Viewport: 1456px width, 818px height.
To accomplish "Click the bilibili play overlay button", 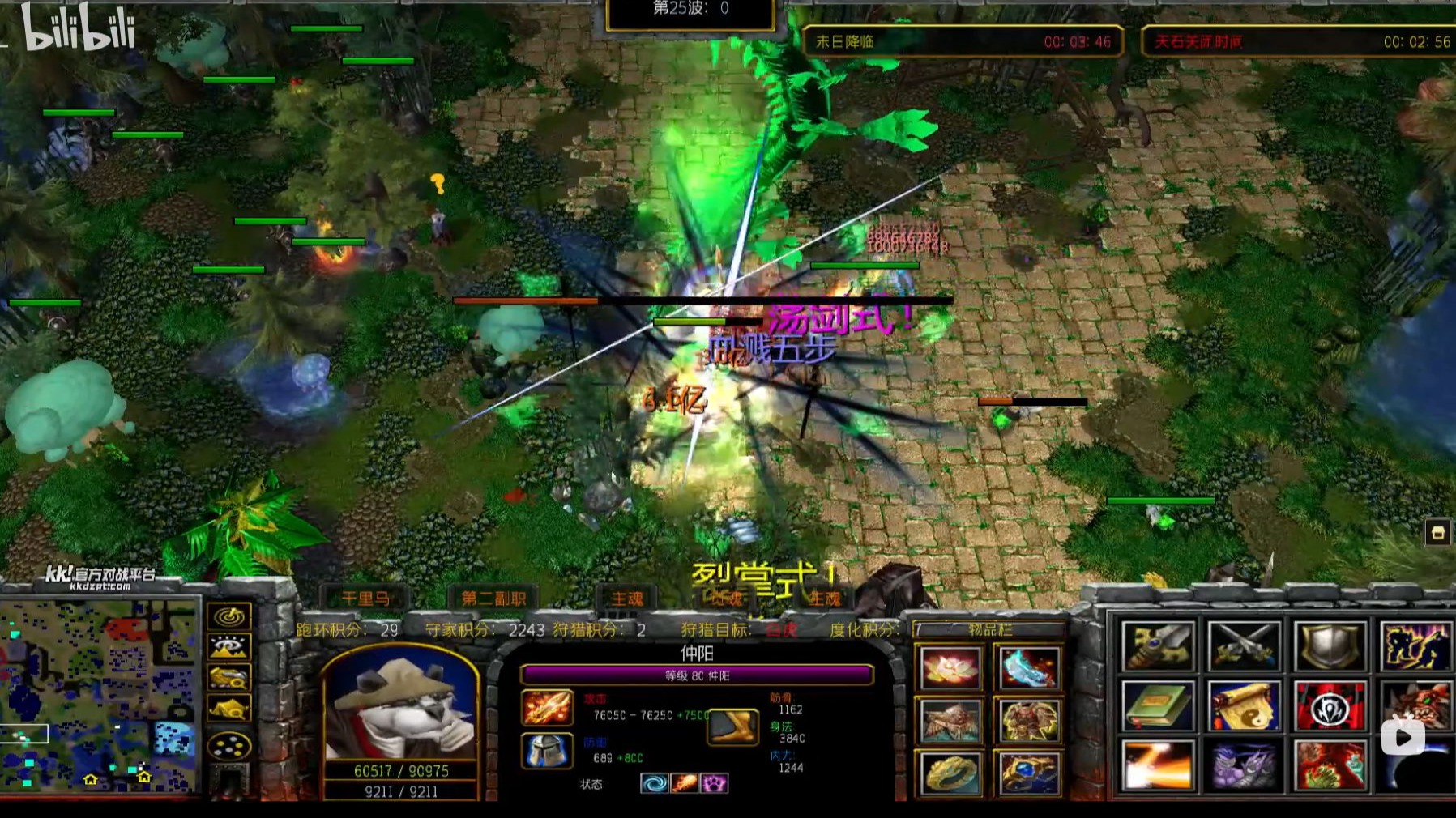I will (x=1403, y=736).
